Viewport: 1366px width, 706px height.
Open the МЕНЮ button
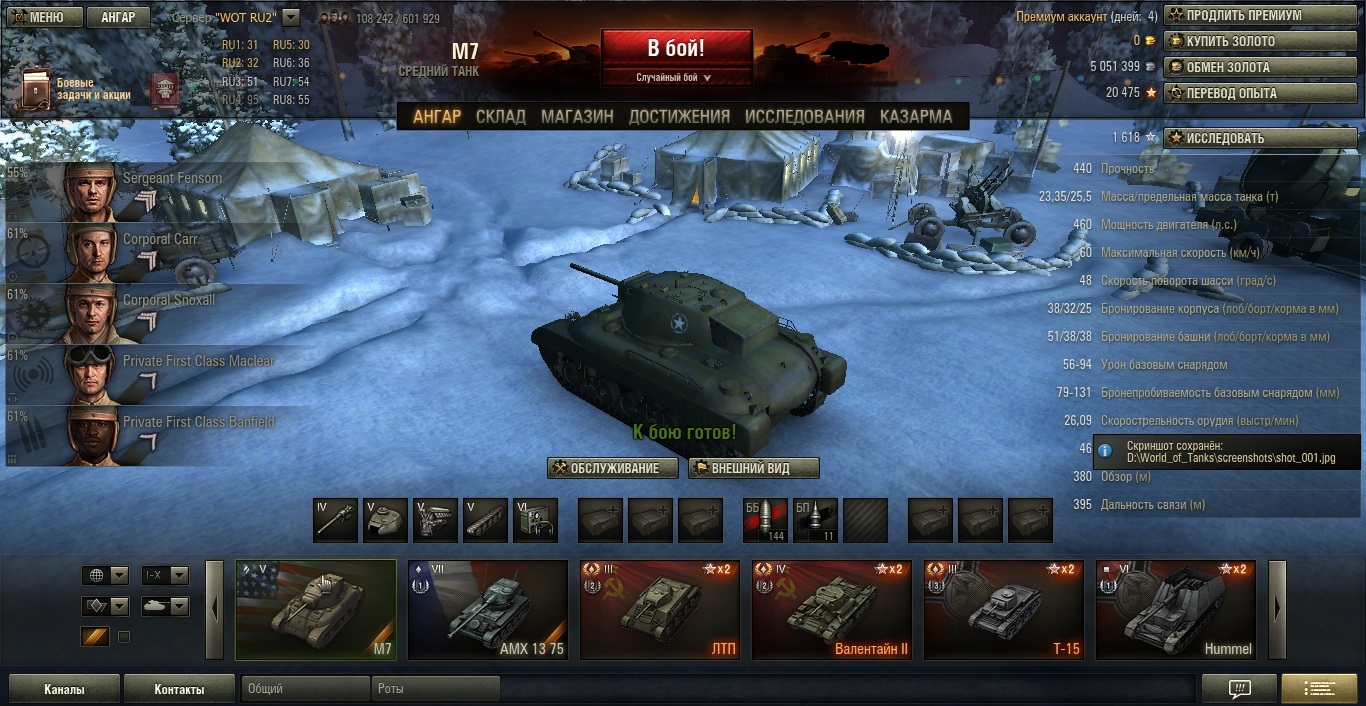pos(41,17)
